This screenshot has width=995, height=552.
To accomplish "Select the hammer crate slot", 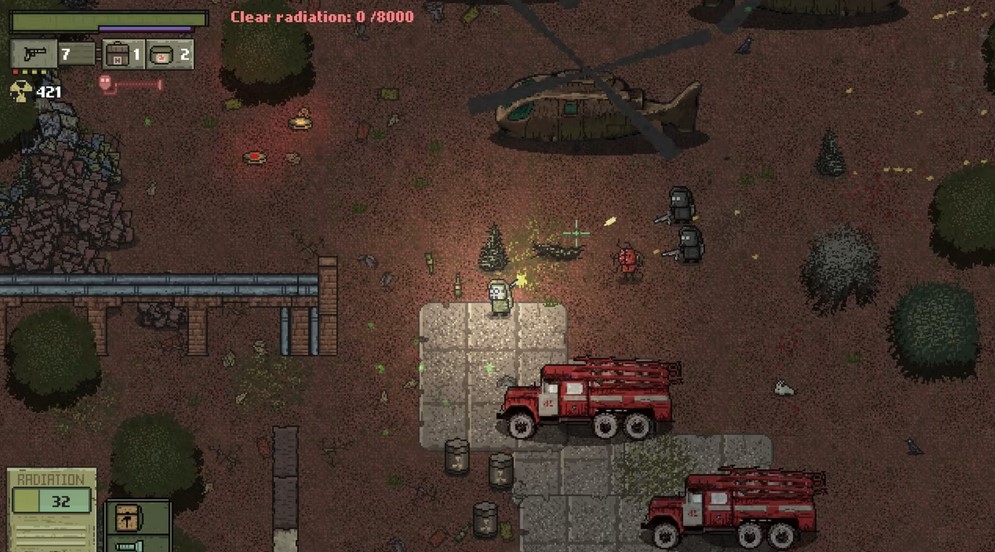I will coord(128,517).
